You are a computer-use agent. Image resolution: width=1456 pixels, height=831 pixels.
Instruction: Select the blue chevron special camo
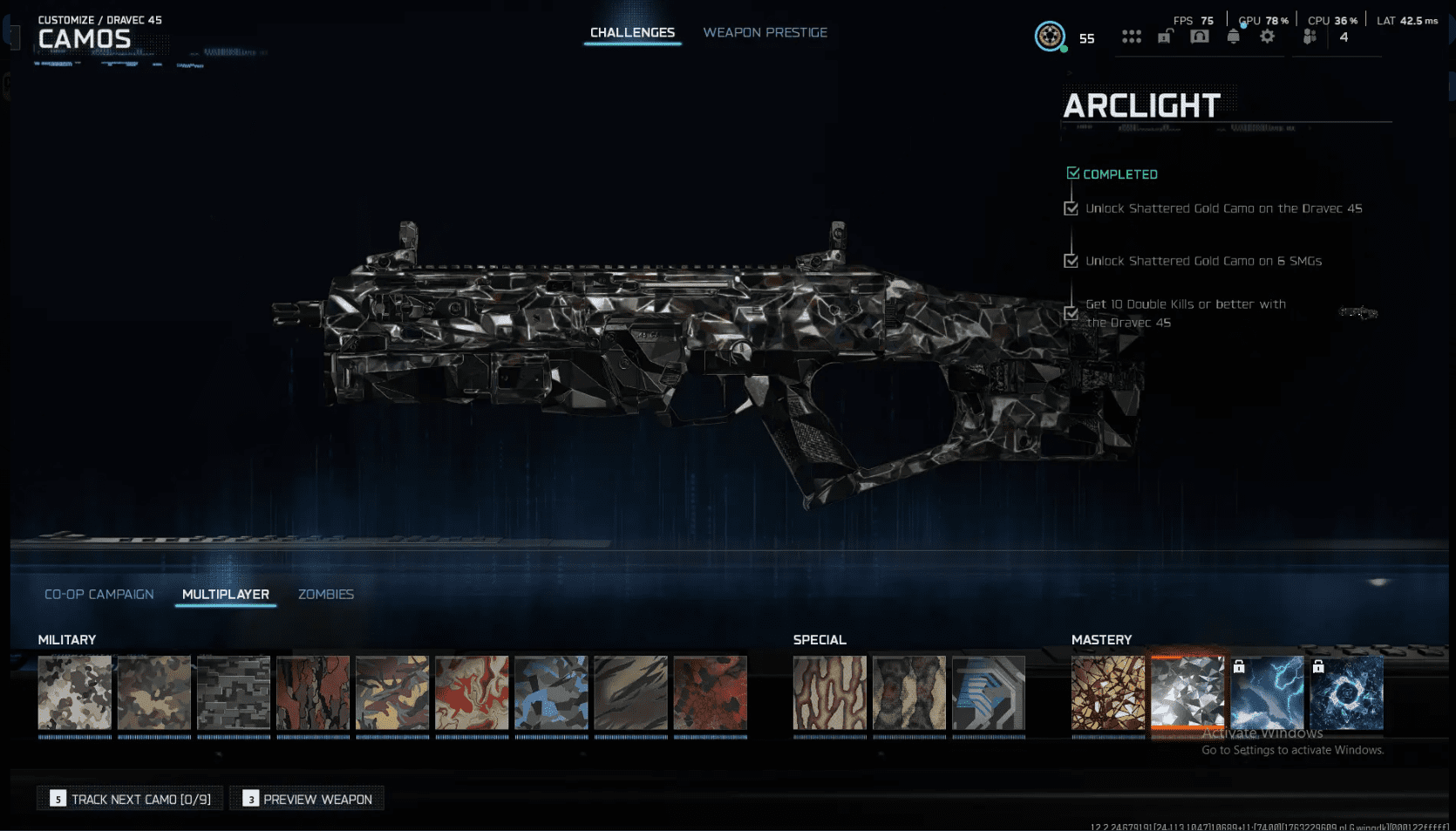coord(989,693)
